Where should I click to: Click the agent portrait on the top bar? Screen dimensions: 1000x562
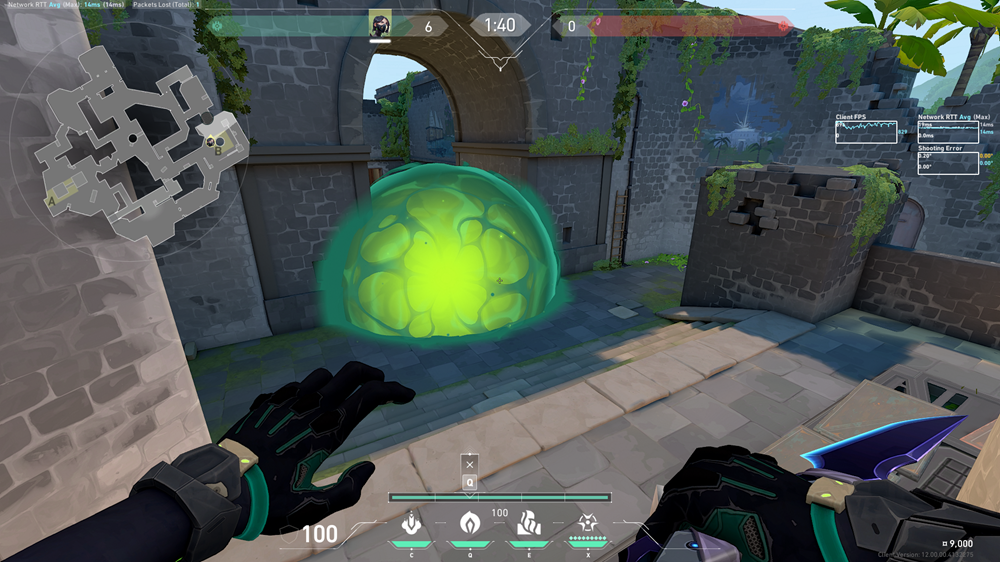pos(380,24)
